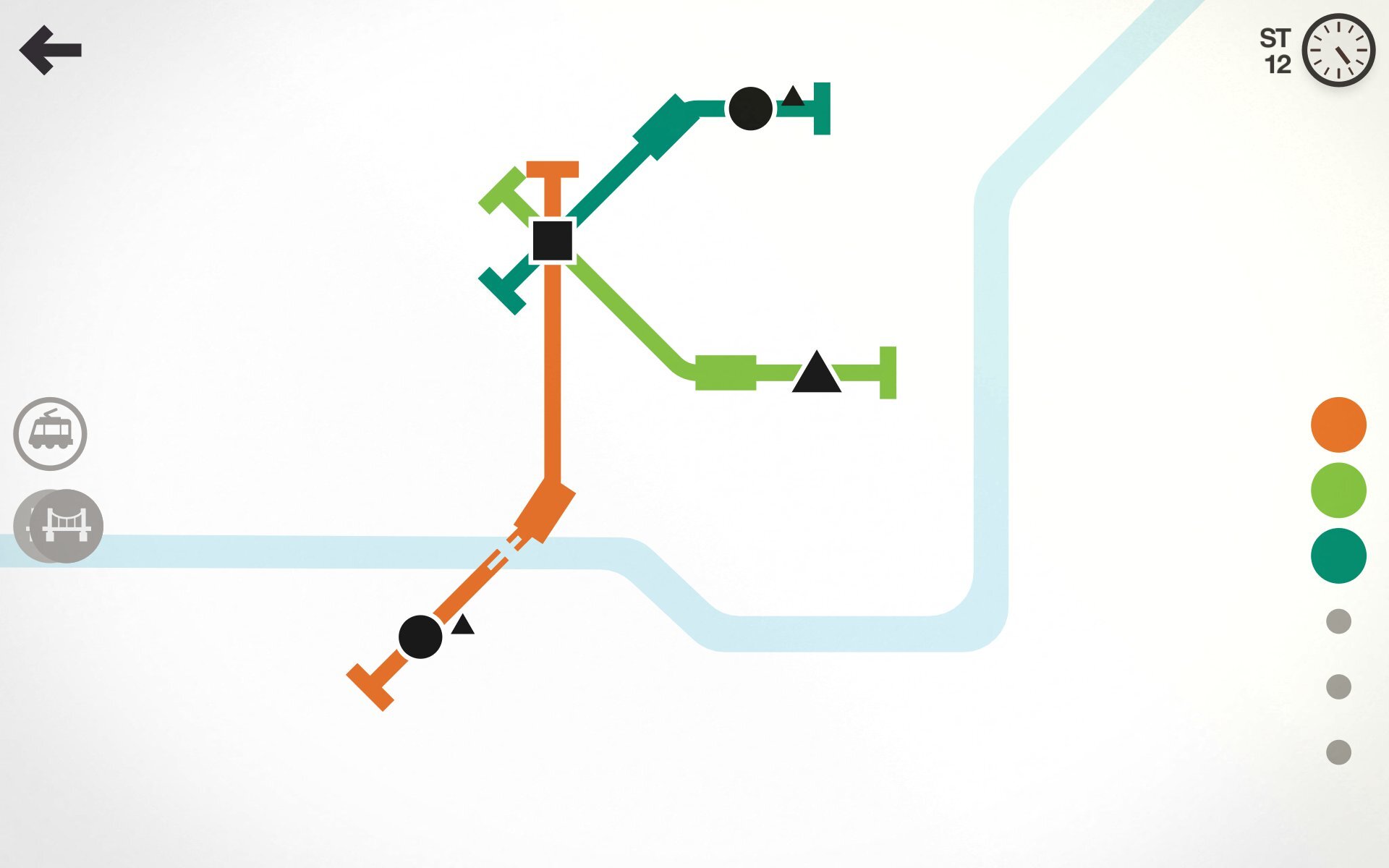Select the orange line color swatch
The width and height of the screenshot is (1389, 868).
click(1338, 425)
